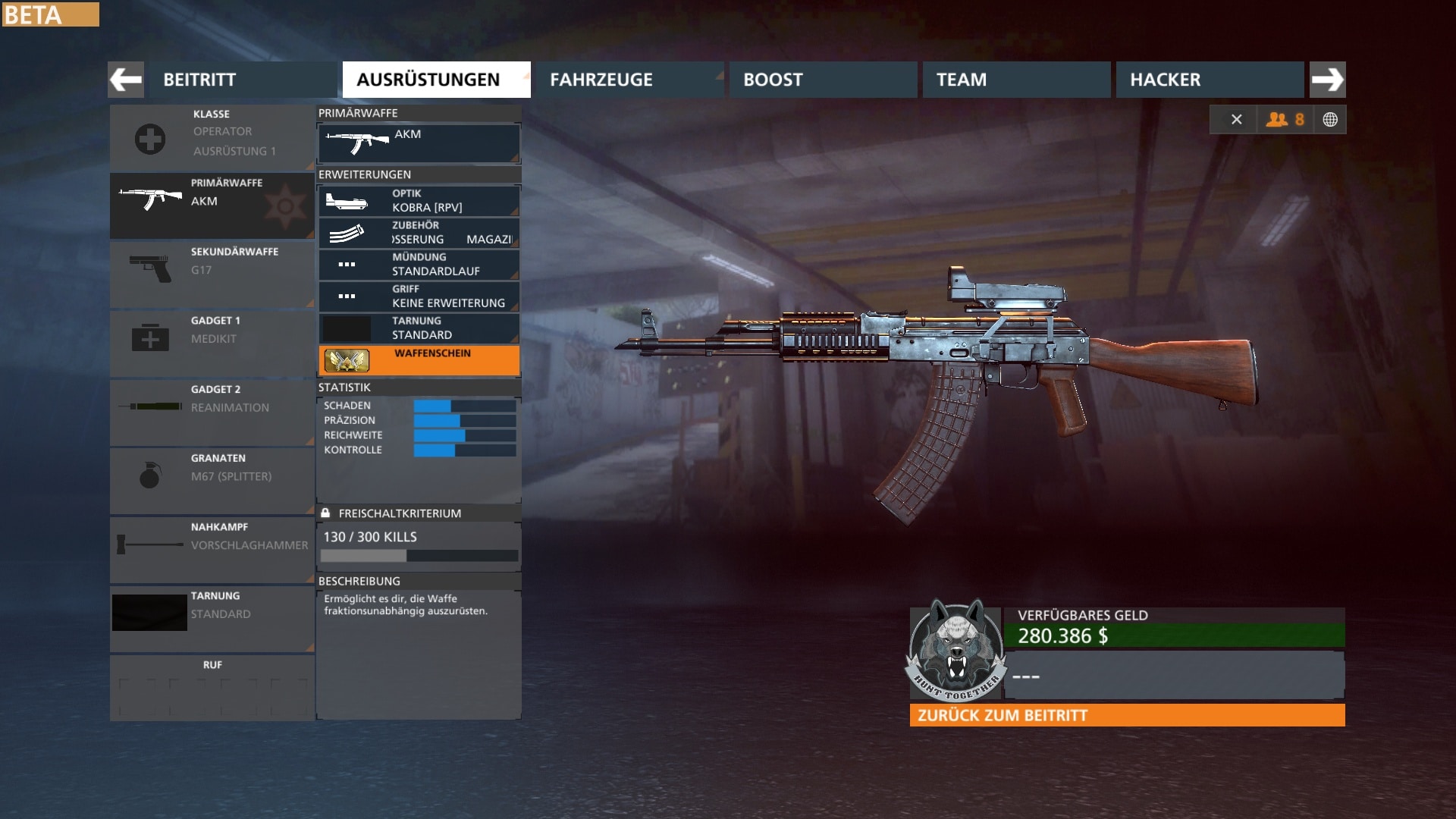
Task: Change the Optik Kobra attachment
Action: pyautogui.click(x=419, y=201)
